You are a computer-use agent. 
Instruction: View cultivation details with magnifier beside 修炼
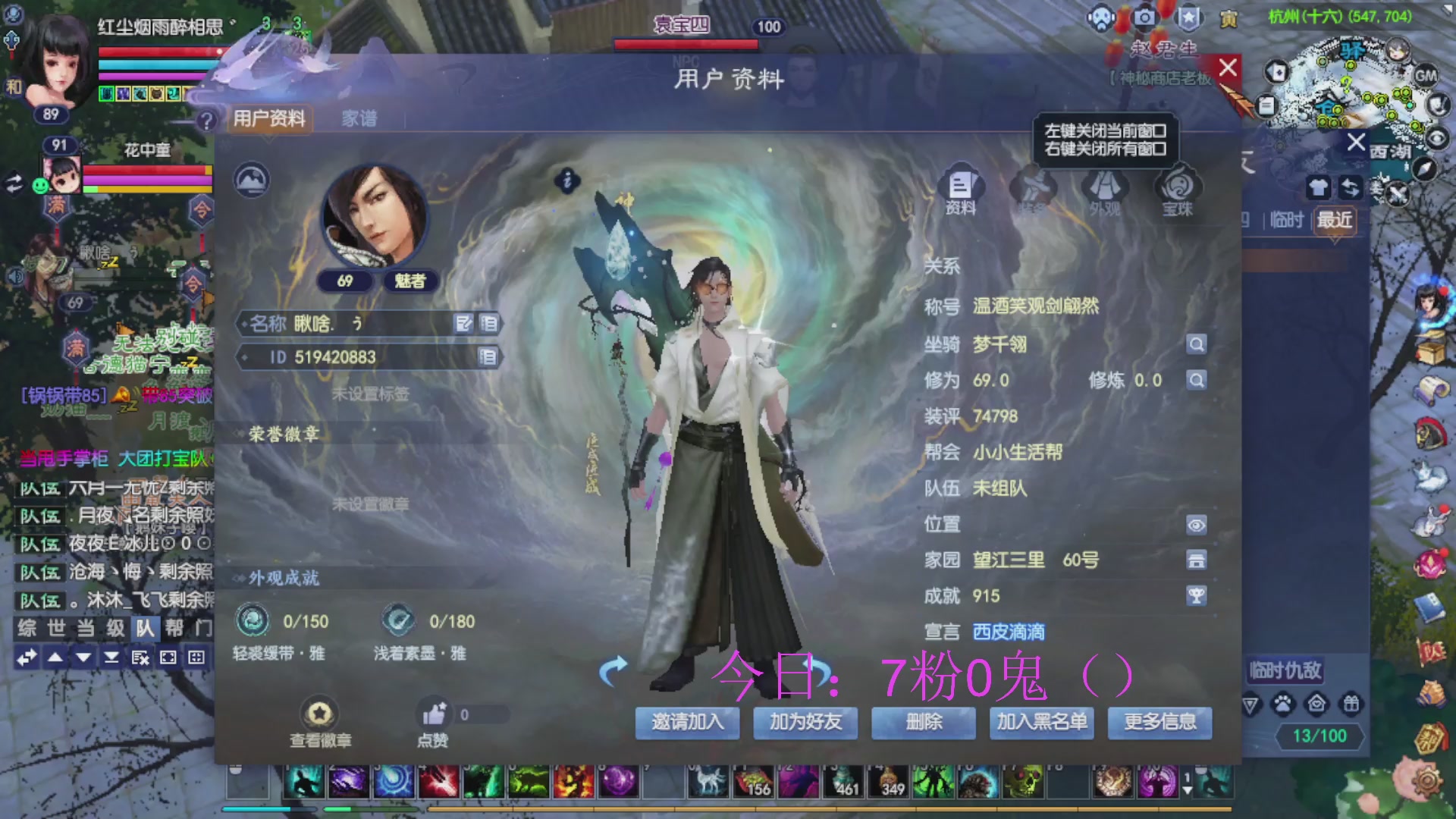(x=1197, y=380)
